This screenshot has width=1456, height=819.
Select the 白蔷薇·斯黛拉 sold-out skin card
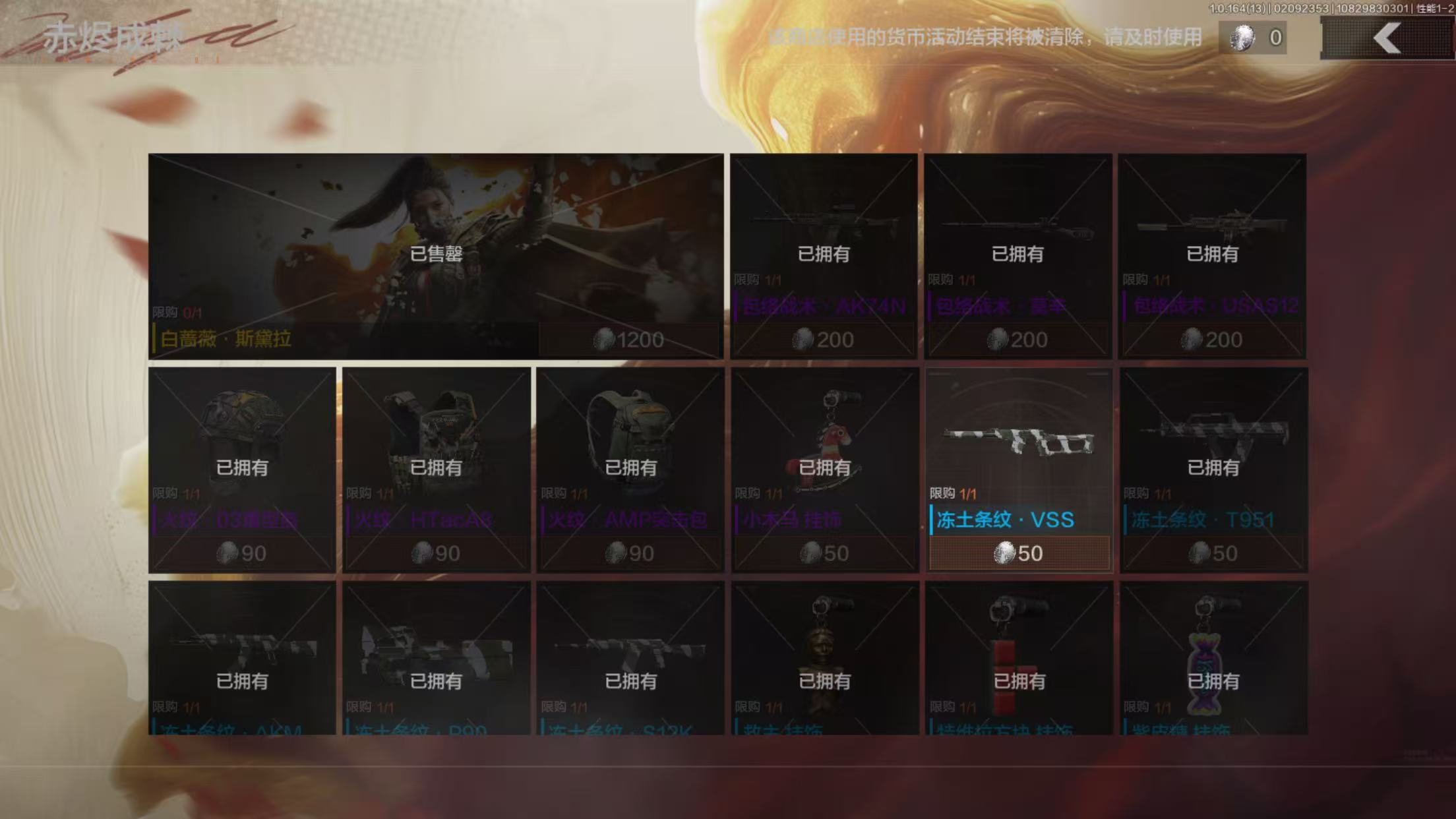(x=435, y=256)
